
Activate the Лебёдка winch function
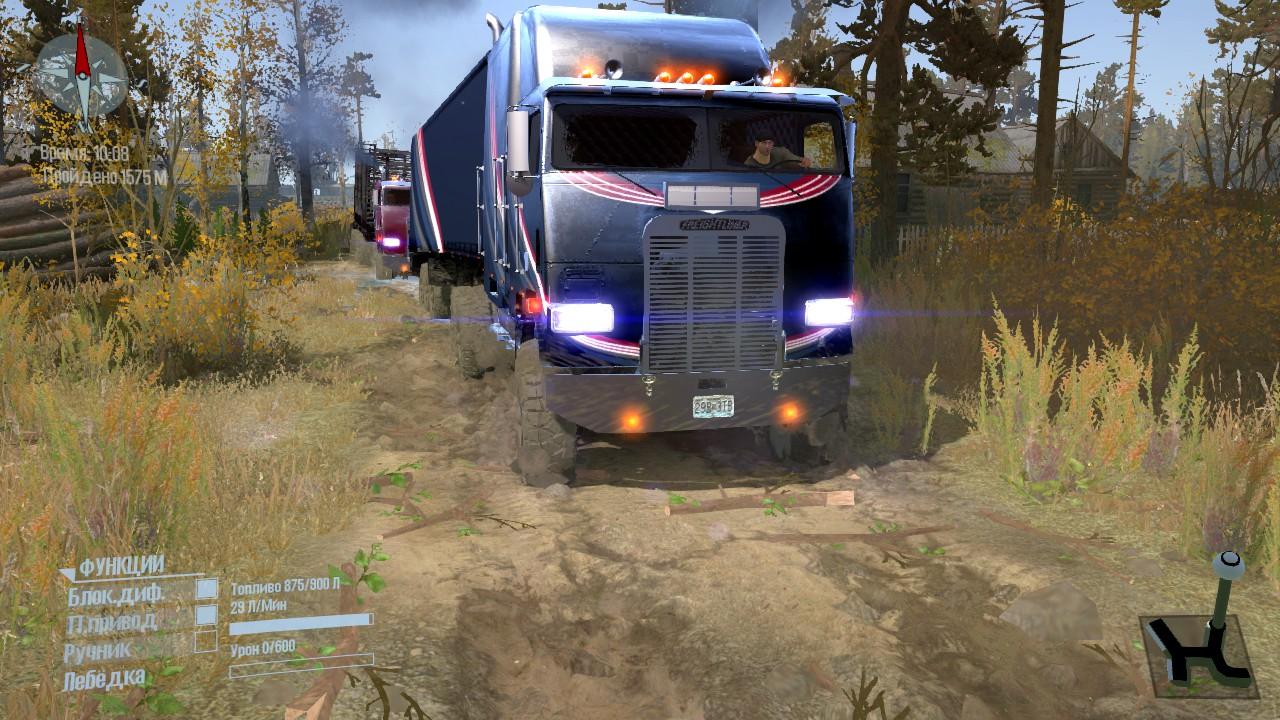(x=105, y=680)
